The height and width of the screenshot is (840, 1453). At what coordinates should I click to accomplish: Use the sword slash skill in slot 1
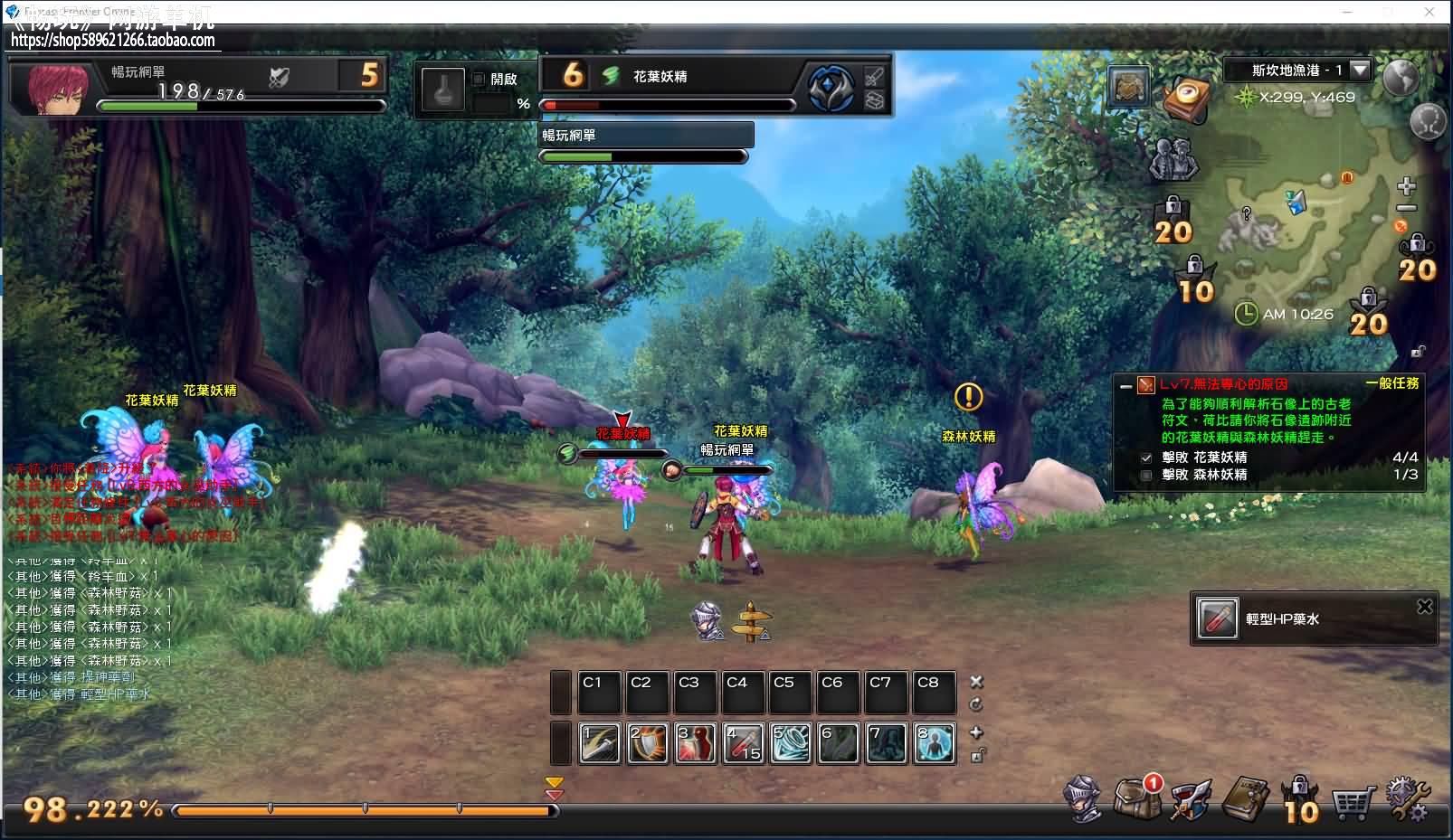599,743
